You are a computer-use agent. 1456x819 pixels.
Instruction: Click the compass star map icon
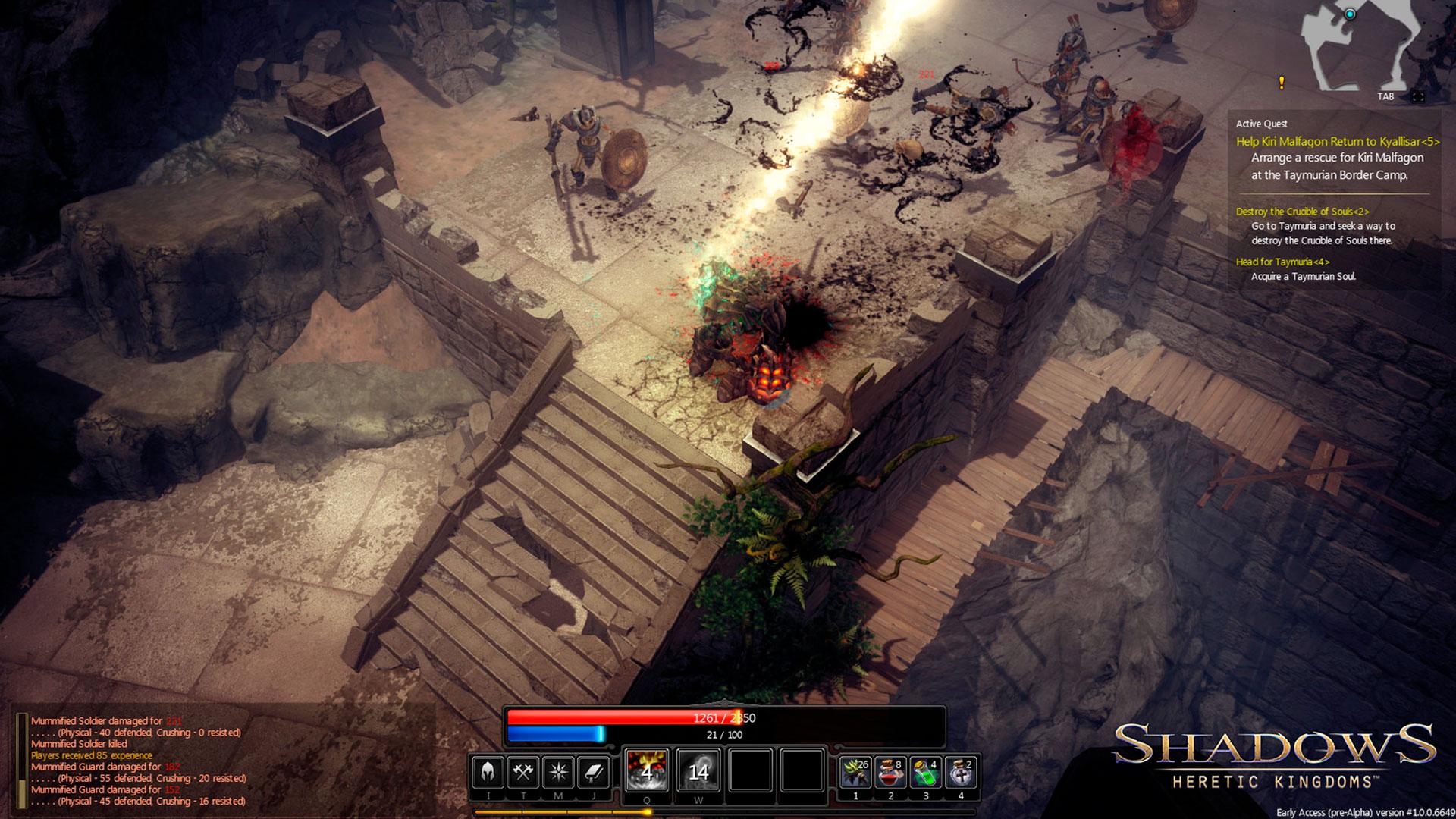coord(559,772)
